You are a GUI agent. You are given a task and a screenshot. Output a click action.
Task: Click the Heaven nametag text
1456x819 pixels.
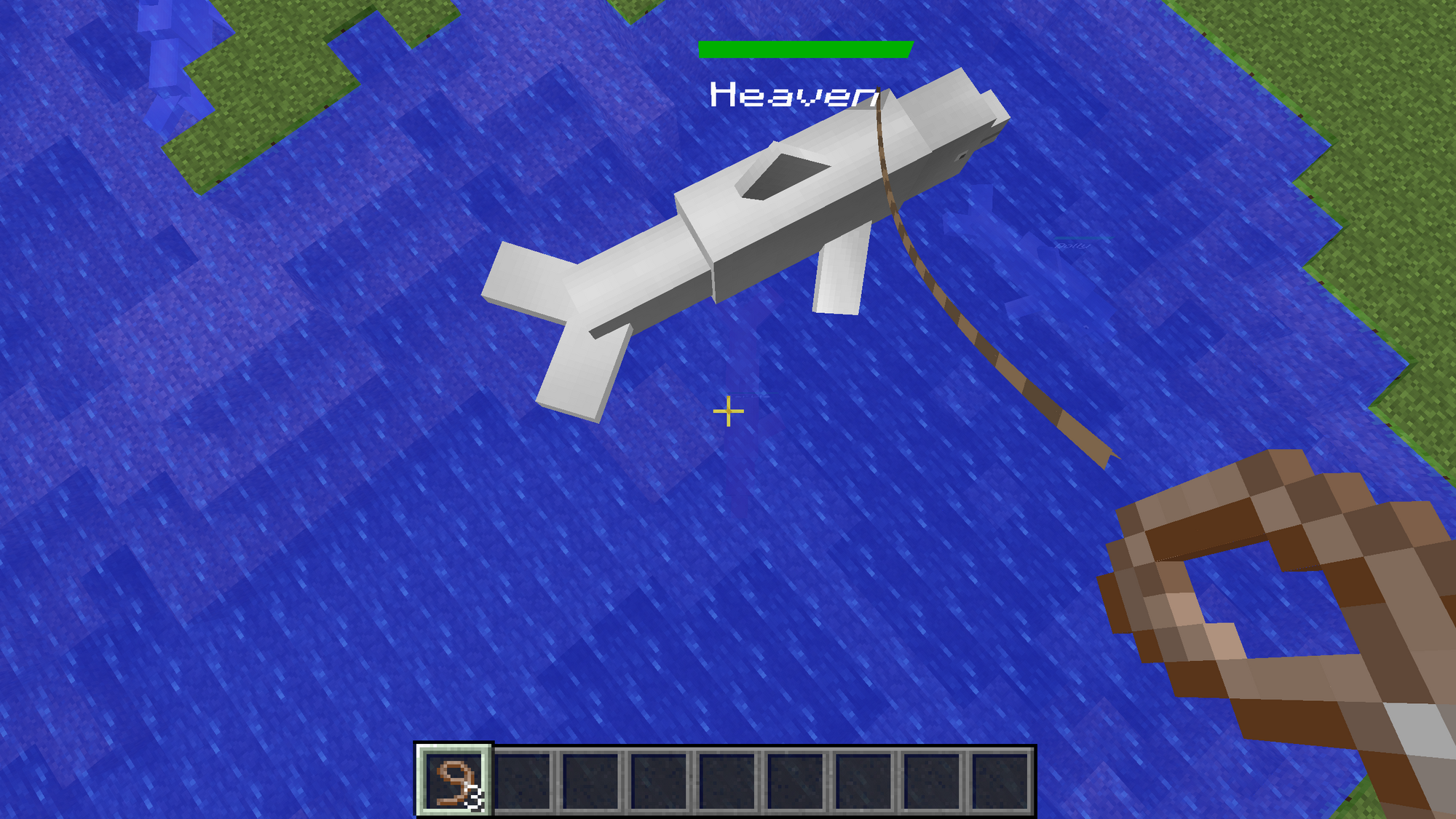tap(794, 95)
